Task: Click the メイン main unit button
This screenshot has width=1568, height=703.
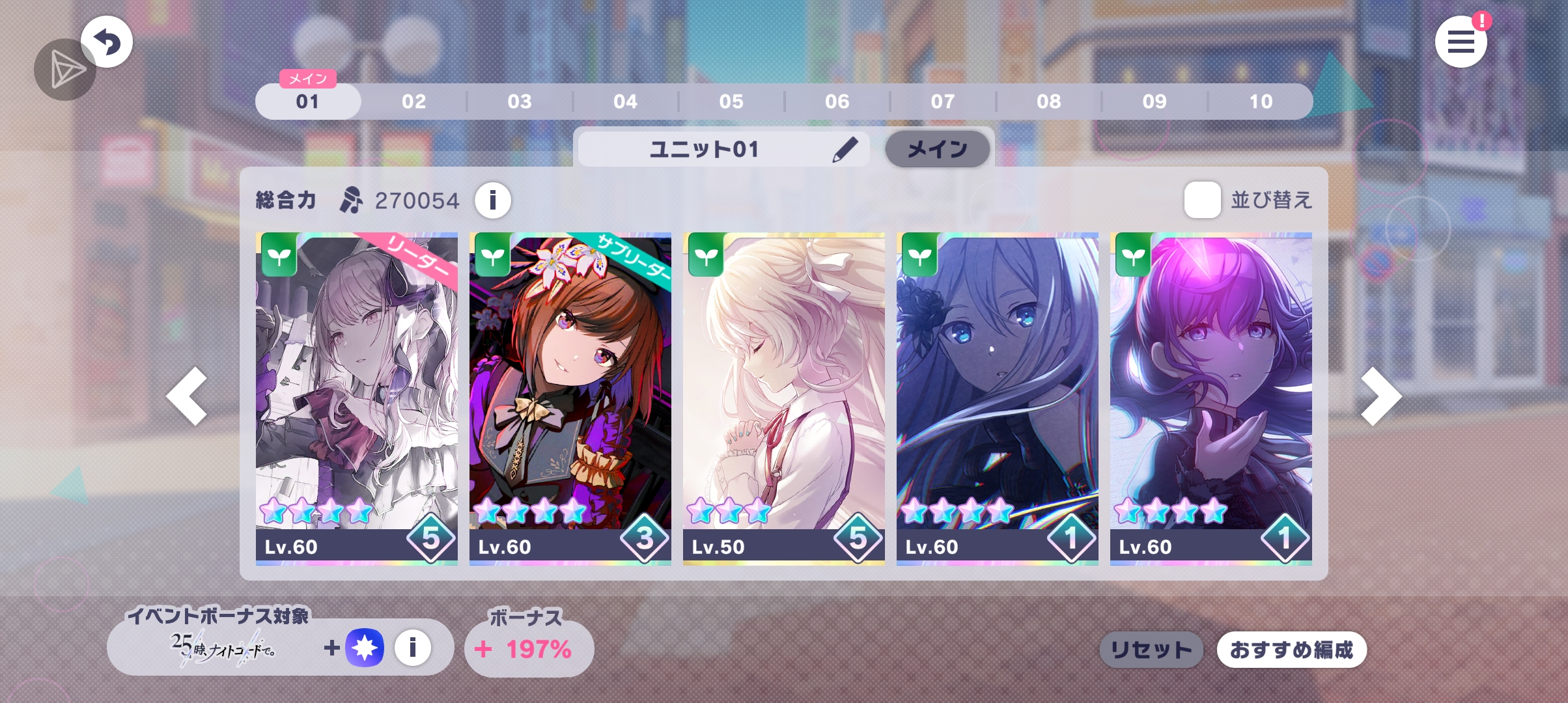Action: point(937,149)
